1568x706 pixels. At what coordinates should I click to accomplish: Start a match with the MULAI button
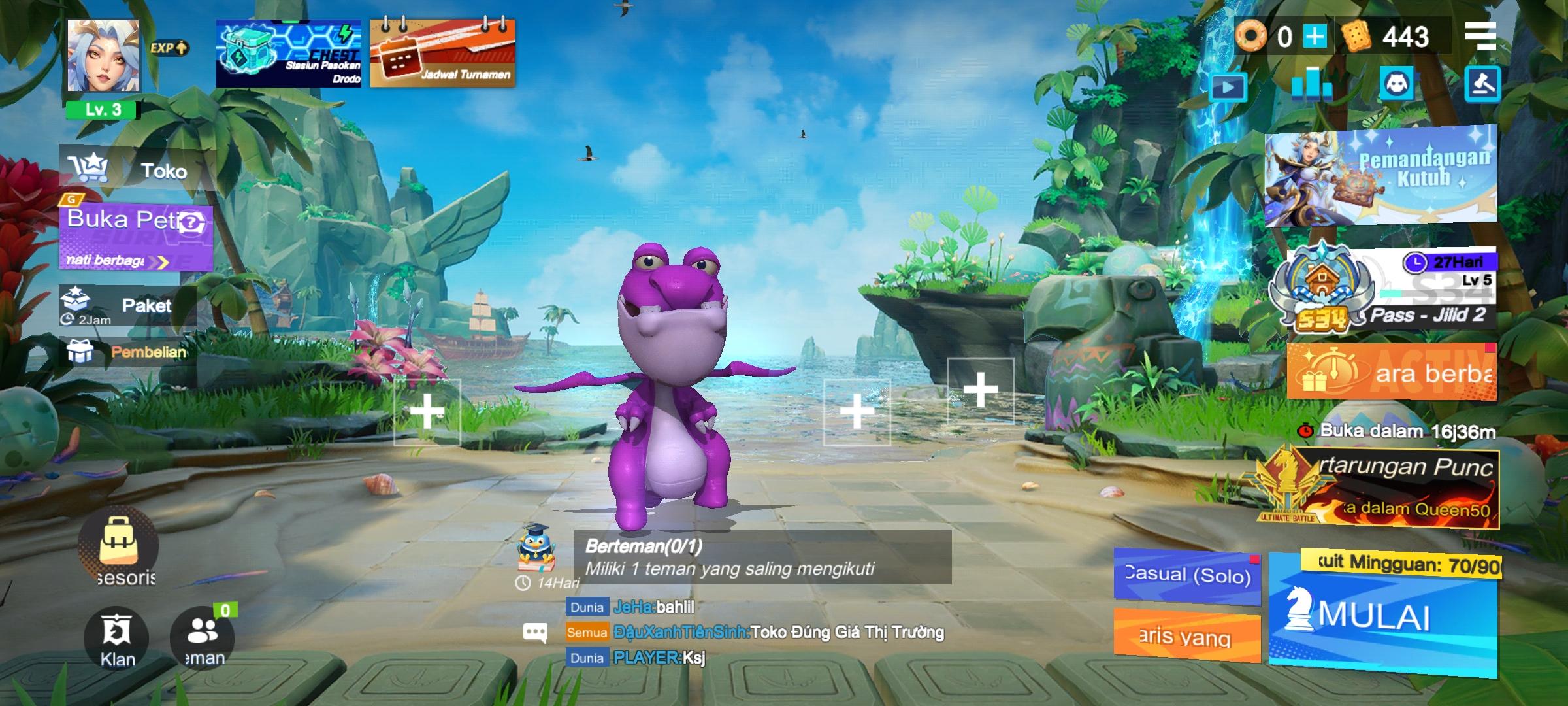[x=1382, y=618]
